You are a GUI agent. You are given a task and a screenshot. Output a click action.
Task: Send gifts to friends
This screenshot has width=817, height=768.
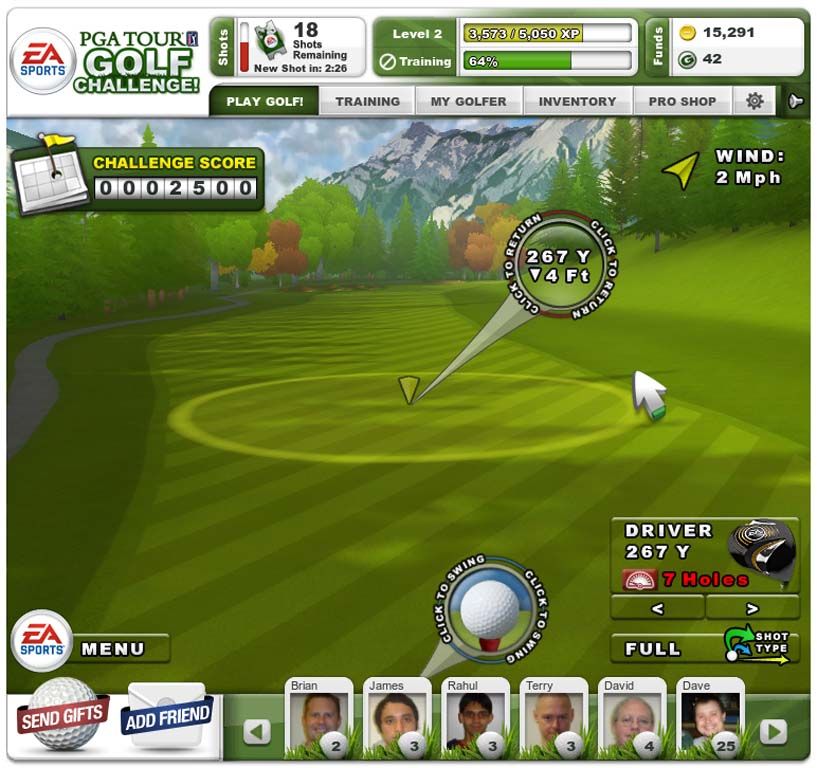coord(62,715)
